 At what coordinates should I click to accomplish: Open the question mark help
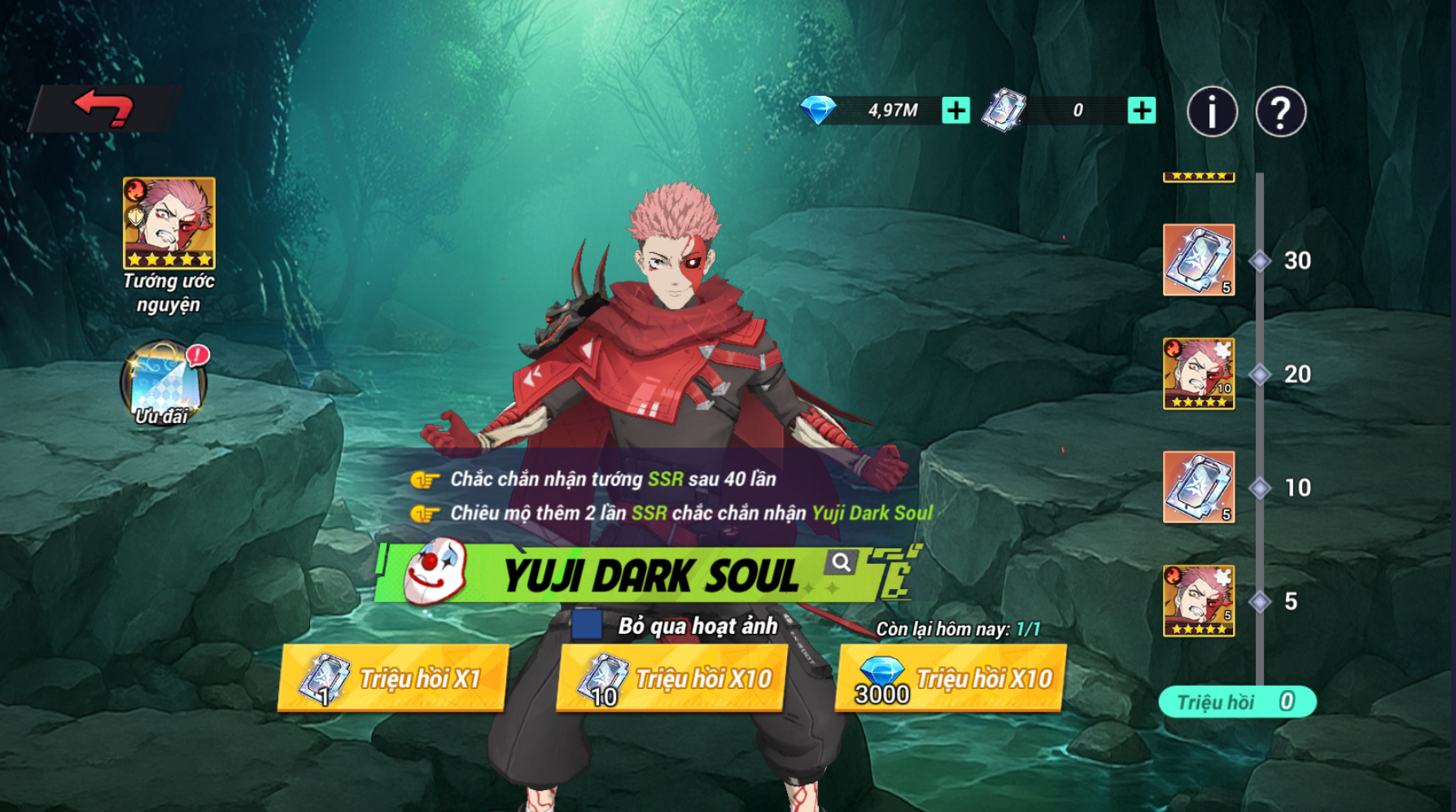click(1280, 111)
